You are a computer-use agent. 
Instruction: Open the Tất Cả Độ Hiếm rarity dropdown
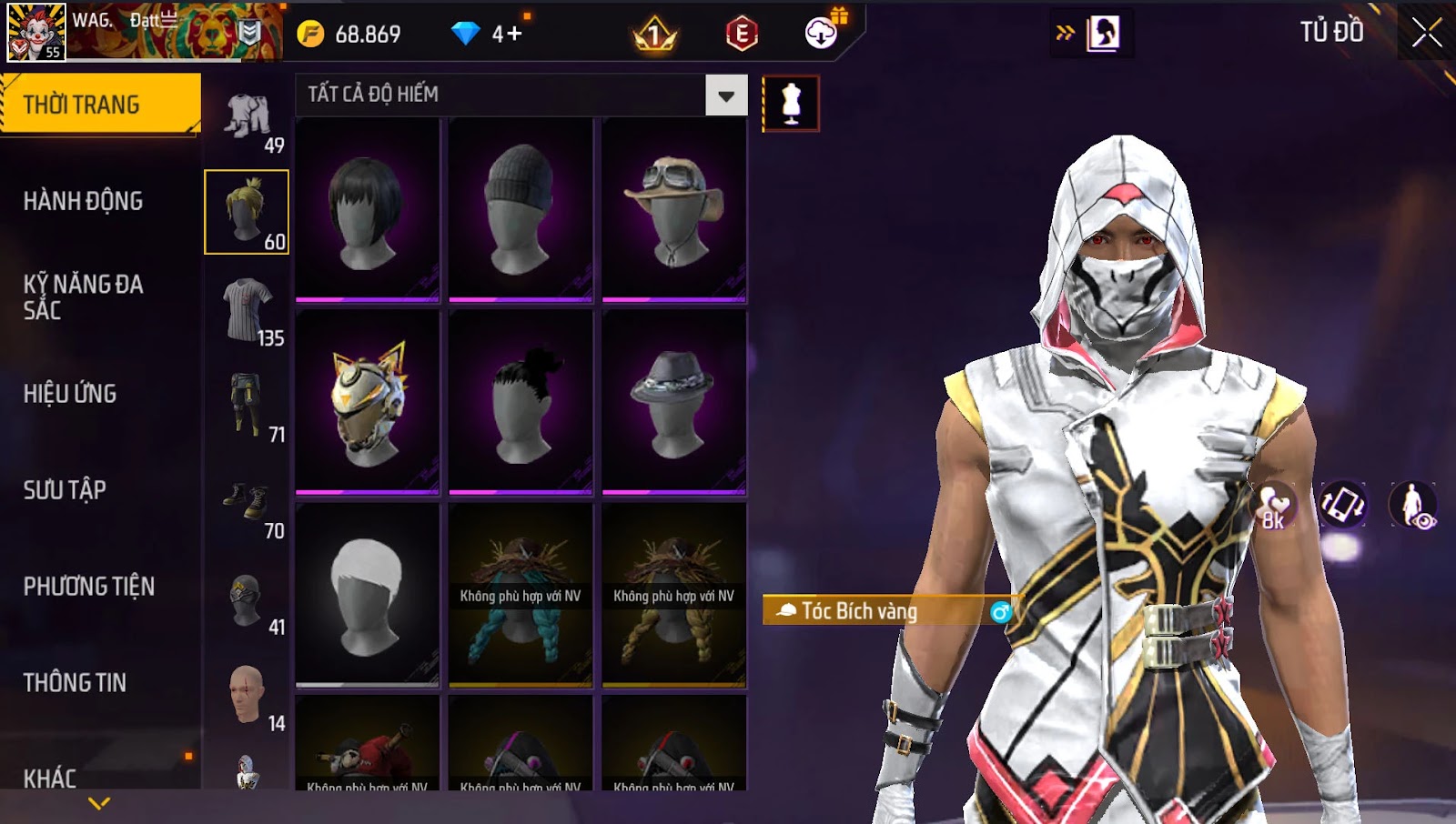725,95
